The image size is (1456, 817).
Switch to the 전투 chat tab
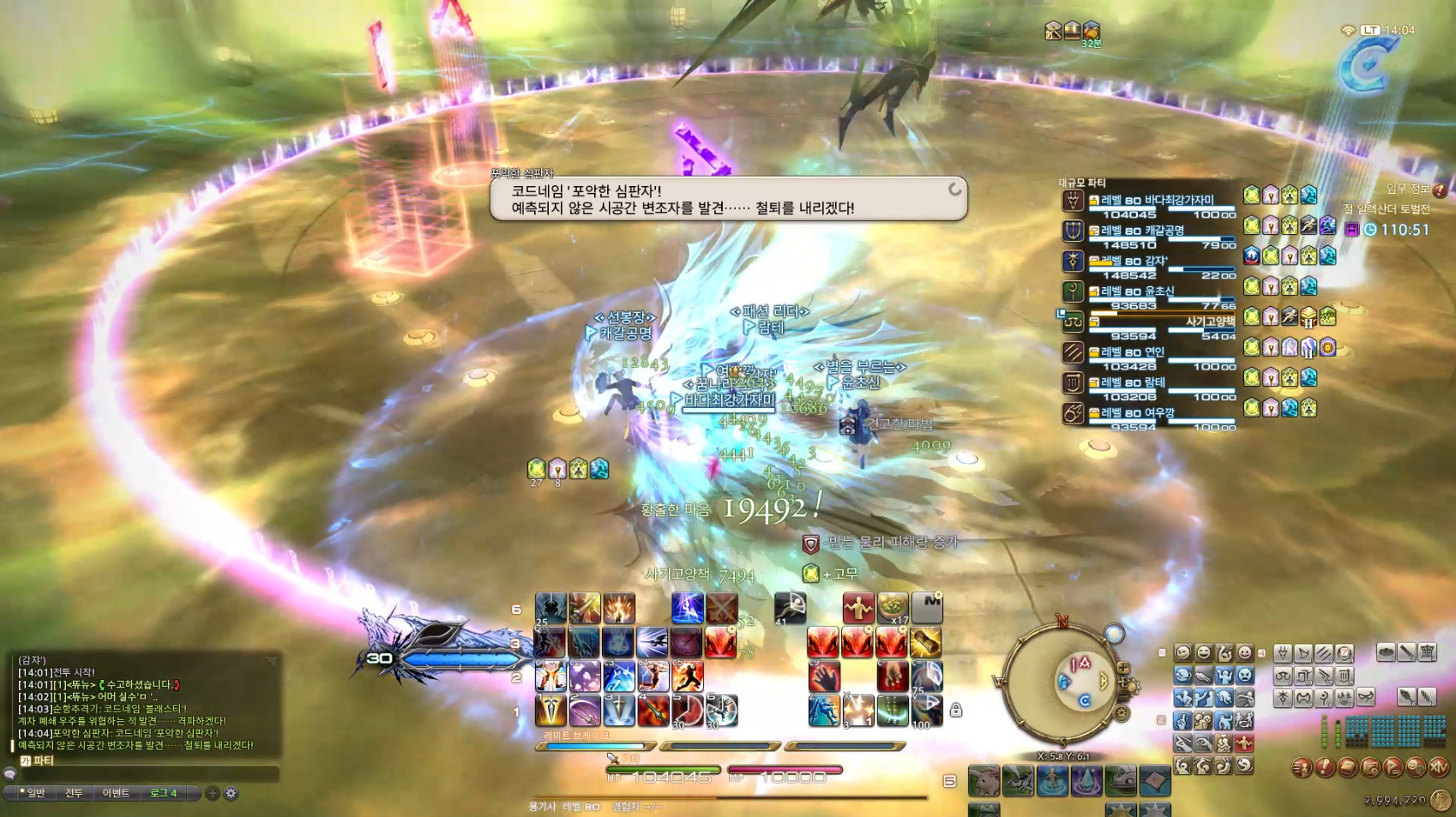click(x=75, y=793)
